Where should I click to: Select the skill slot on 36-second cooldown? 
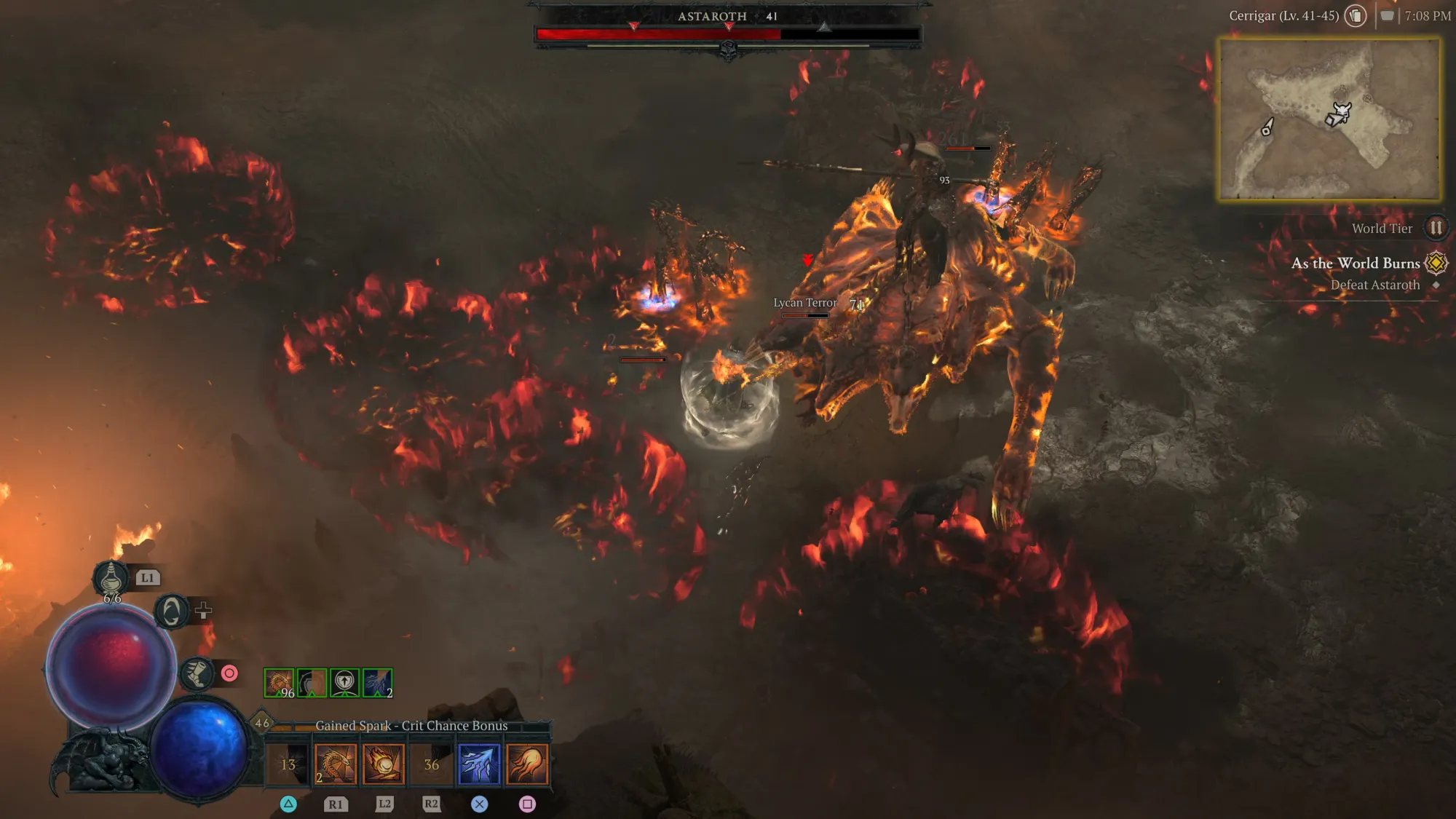pos(432,764)
